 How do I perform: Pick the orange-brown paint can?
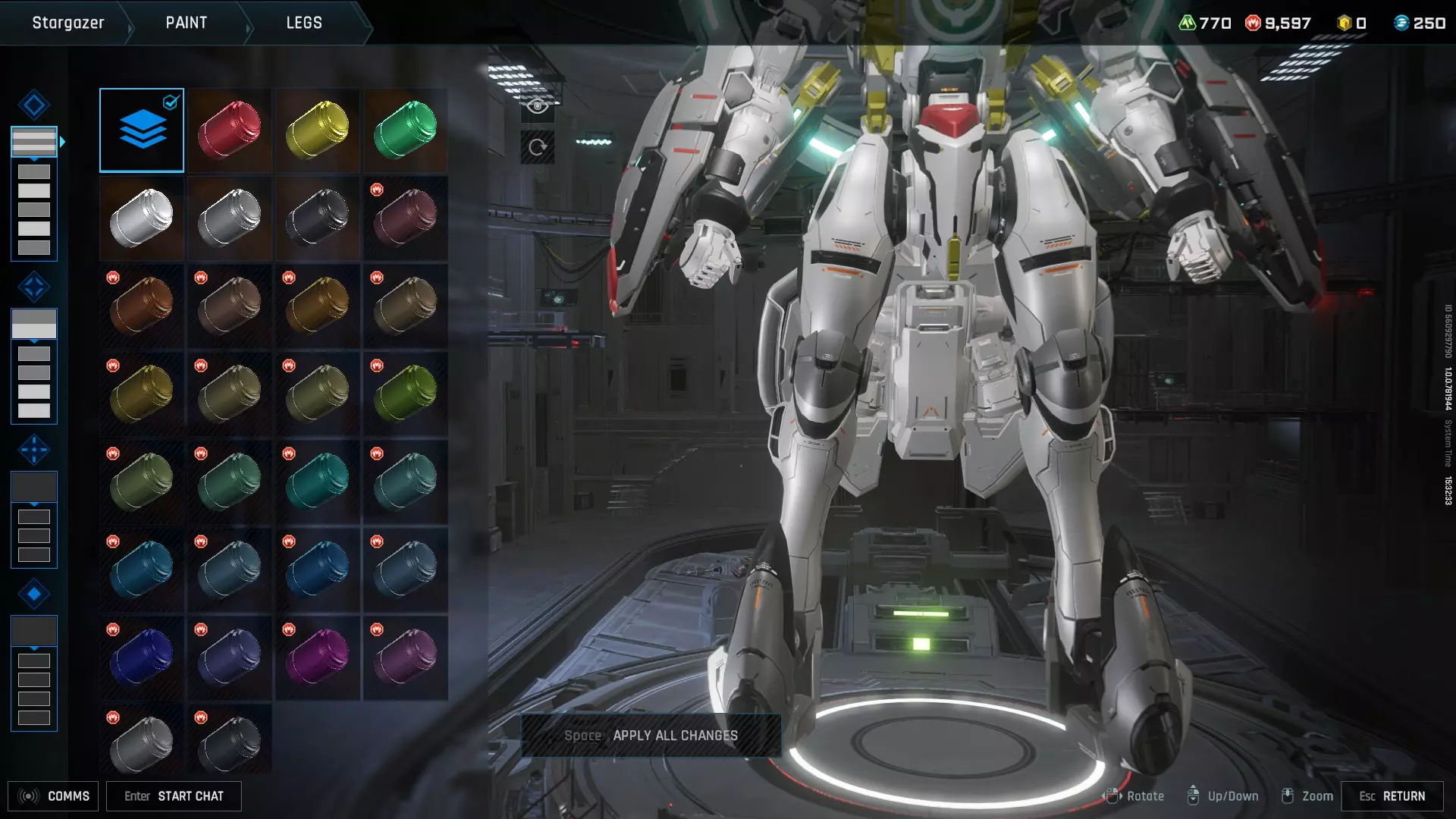tap(142, 306)
